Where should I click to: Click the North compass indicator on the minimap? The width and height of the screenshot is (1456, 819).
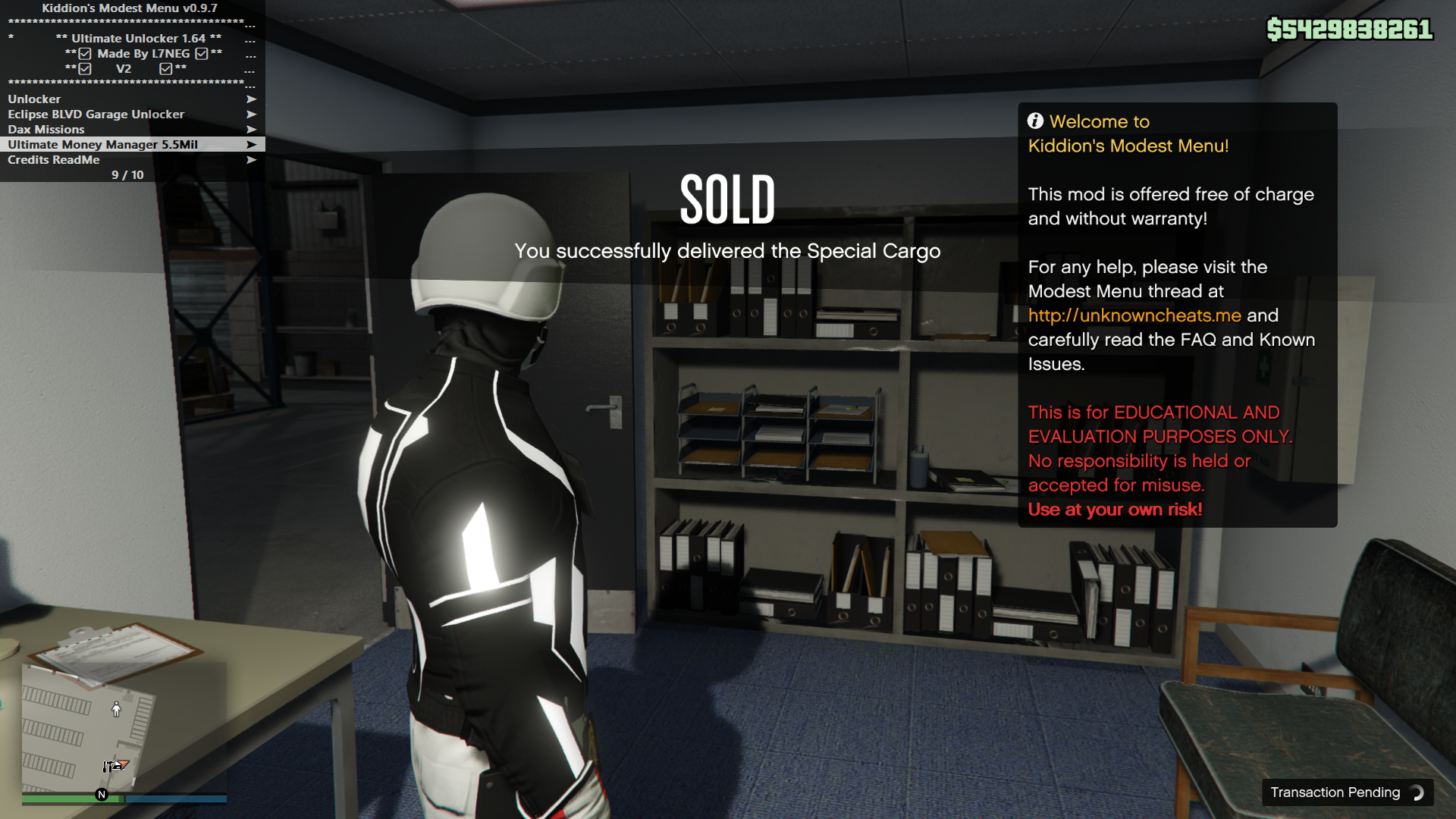tap(99, 795)
